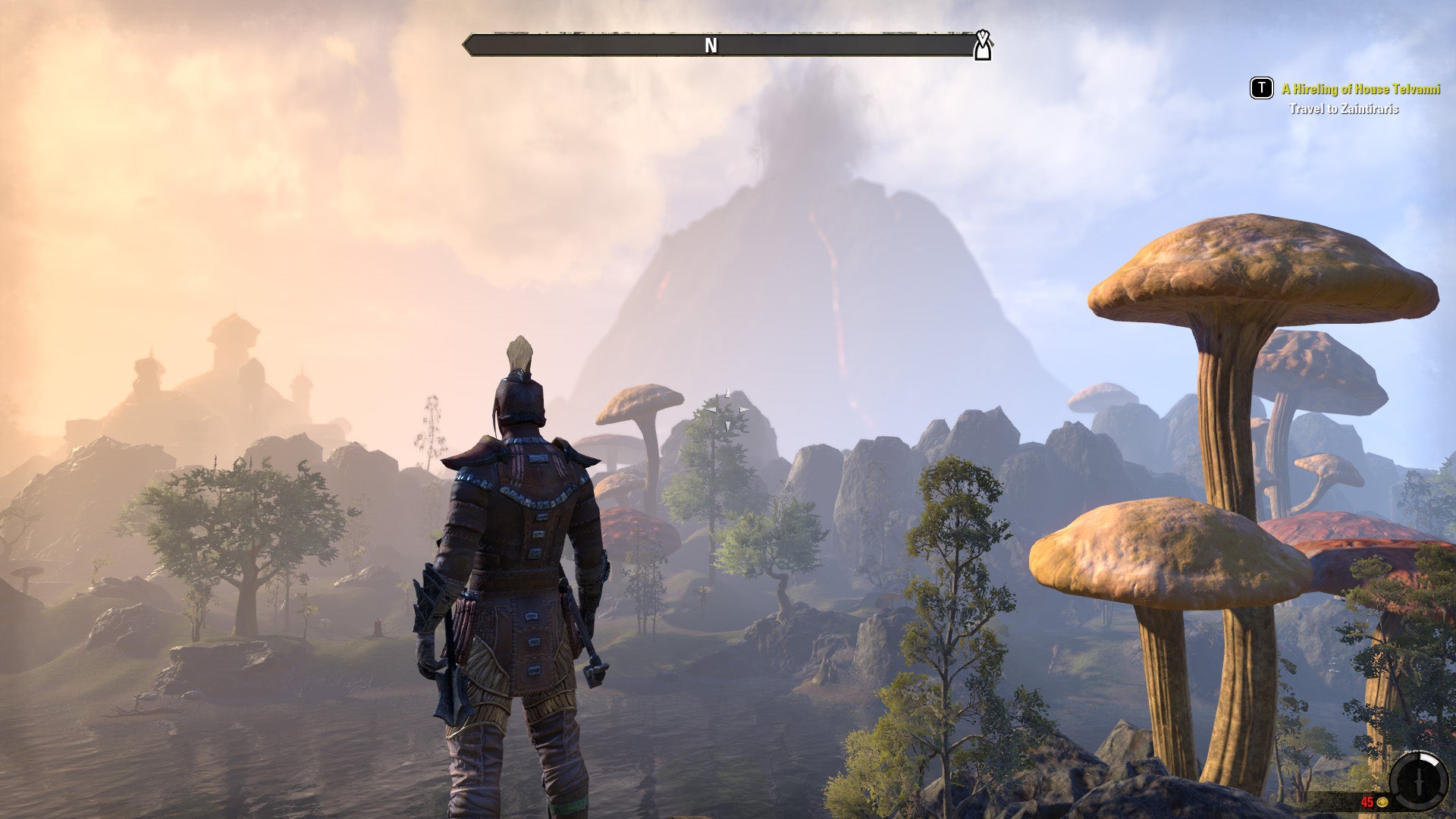Viewport: 1456px width, 819px height.
Task: Click the compass bar's N heading
Action: click(x=711, y=45)
